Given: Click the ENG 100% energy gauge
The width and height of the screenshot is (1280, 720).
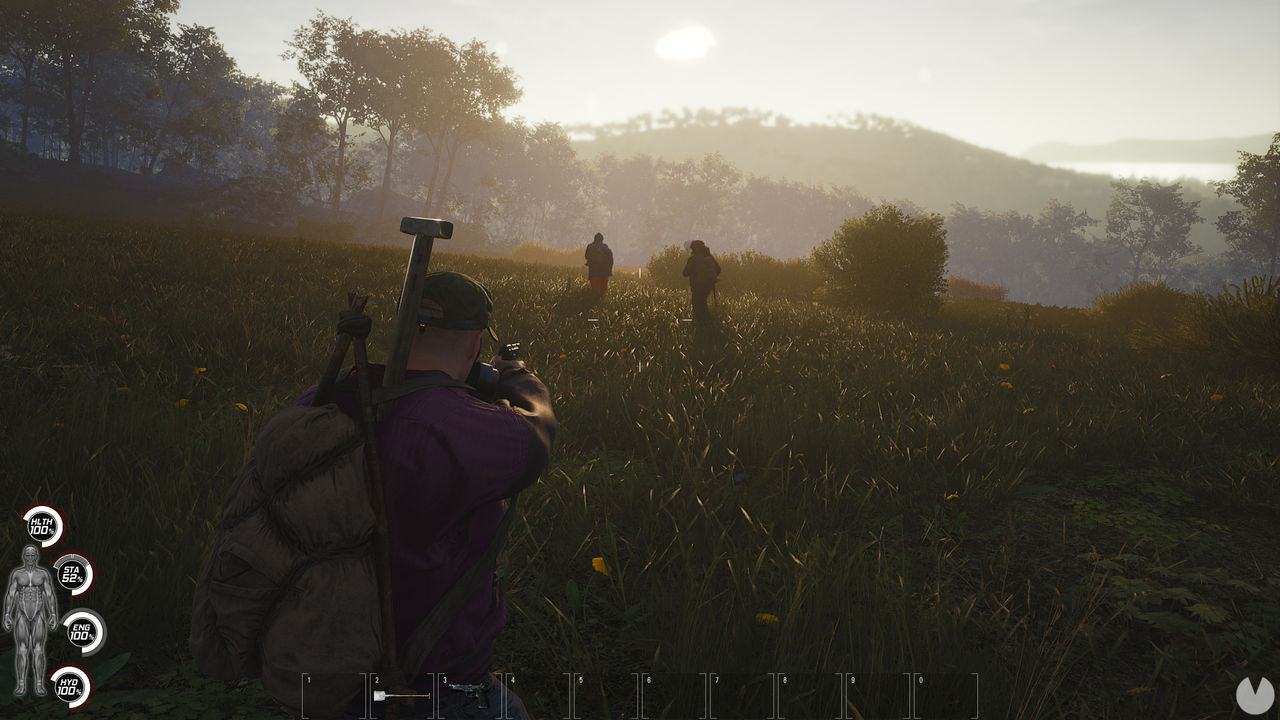Looking at the screenshot, I should pos(85,630).
